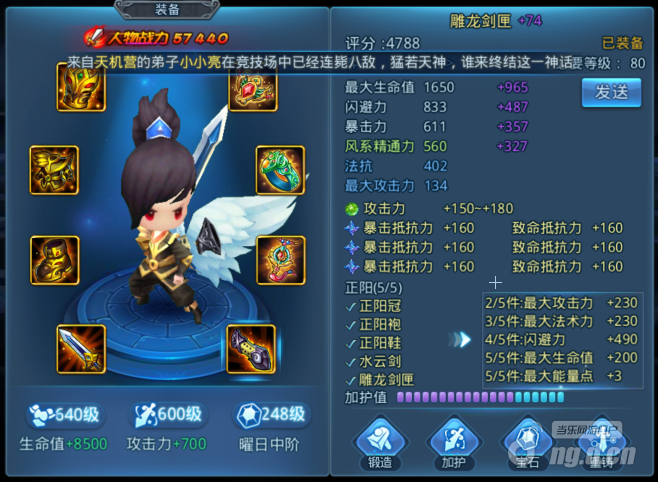This screenshot has width=658, height=482.
Task: Click the arrow expander beside set bonuses
Action: coord(462,340)
